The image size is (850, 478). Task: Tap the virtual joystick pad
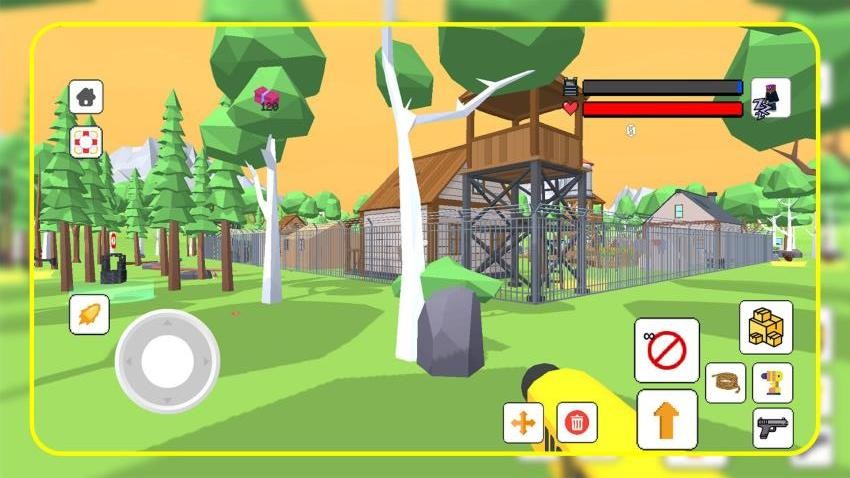click(167, 361)
